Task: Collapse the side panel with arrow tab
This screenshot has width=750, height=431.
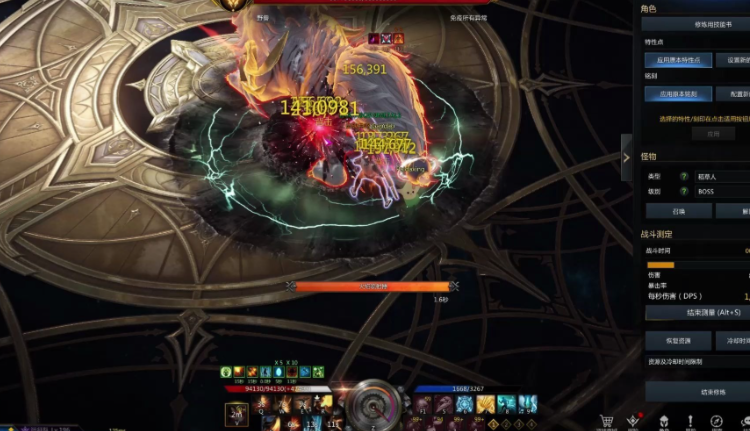Action: [627, 157]
